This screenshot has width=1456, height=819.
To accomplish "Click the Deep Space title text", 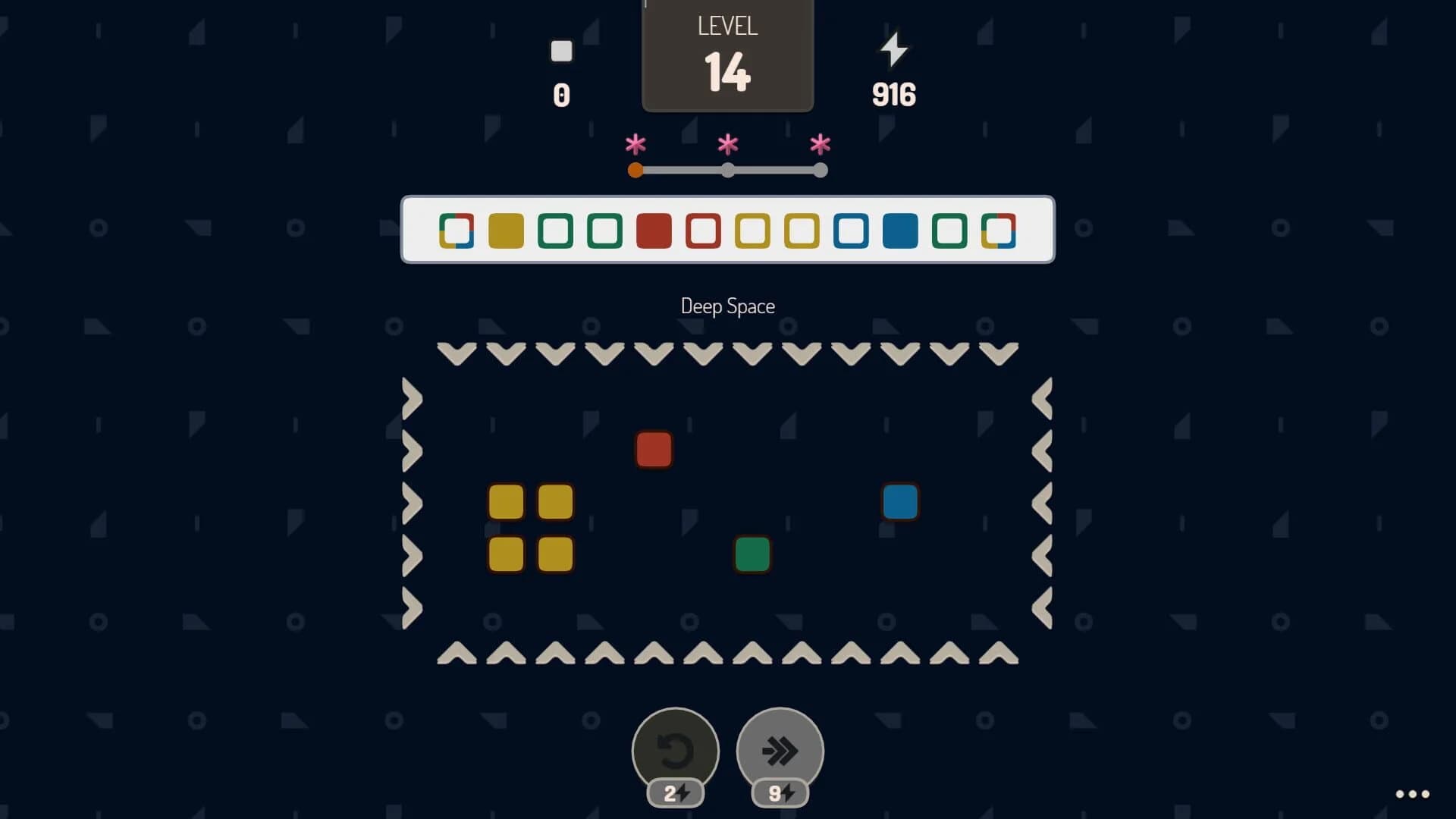I will point(727,306).
